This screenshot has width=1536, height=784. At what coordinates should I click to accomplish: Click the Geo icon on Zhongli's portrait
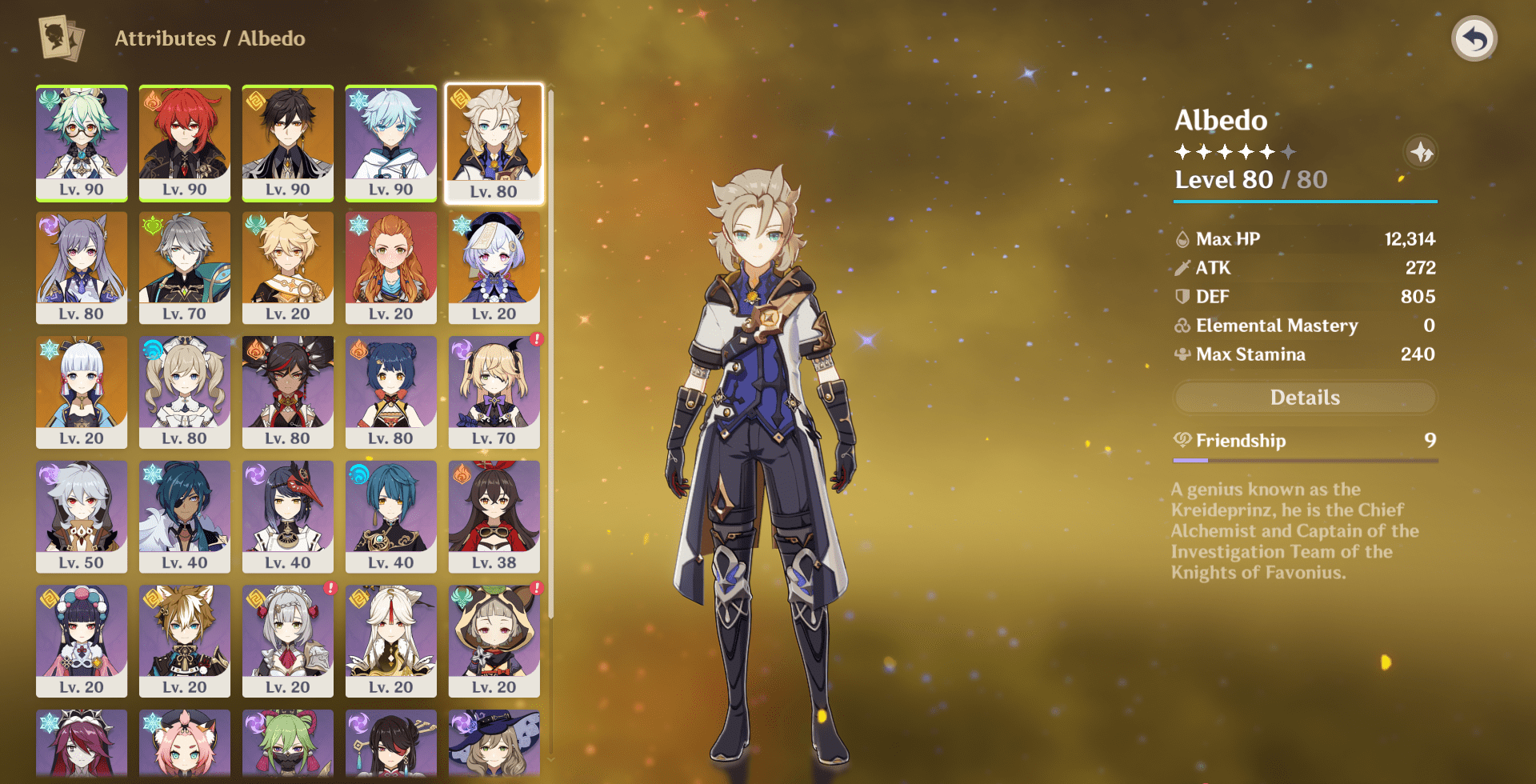(x=256, y=102)
